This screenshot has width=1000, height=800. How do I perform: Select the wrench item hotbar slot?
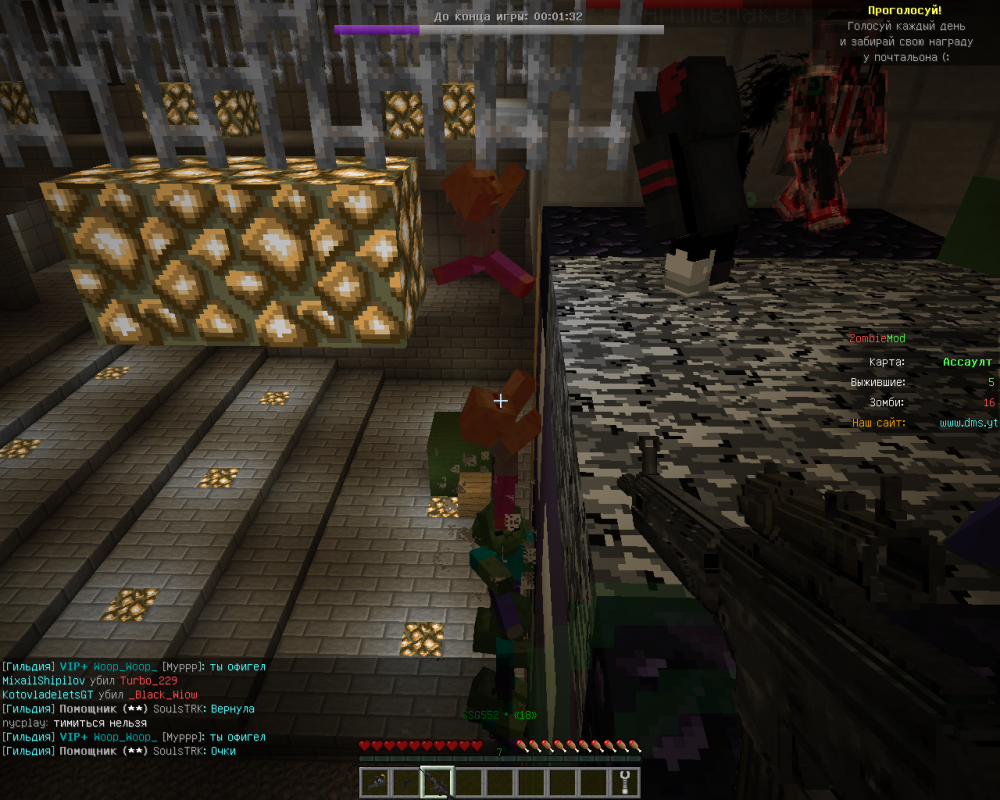pyautogui.click(x=624, y=781)
